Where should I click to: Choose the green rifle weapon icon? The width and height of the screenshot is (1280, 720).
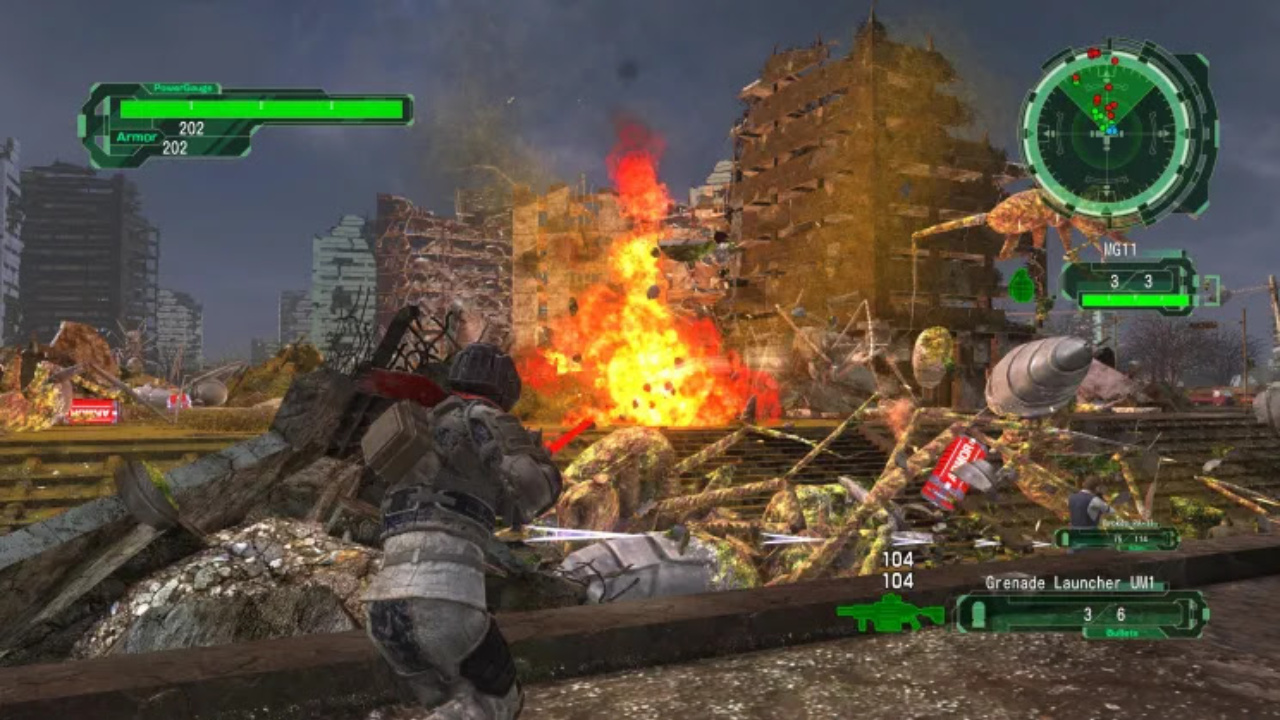[x=889, y=613]
